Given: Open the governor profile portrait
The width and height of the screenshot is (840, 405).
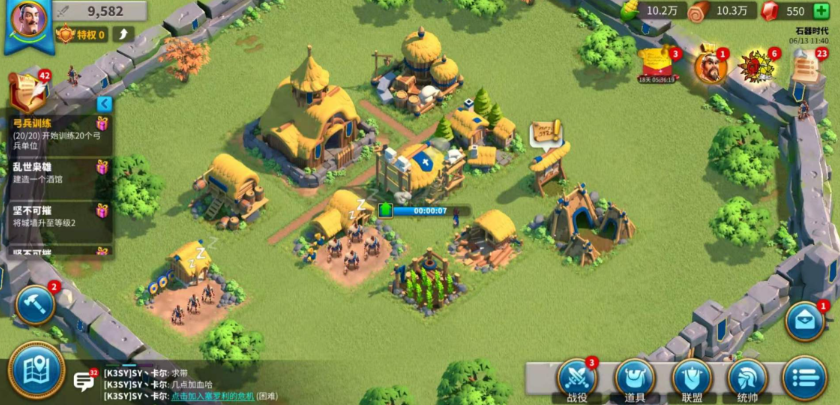Looking at the screenshot, I should coord(27,22).
